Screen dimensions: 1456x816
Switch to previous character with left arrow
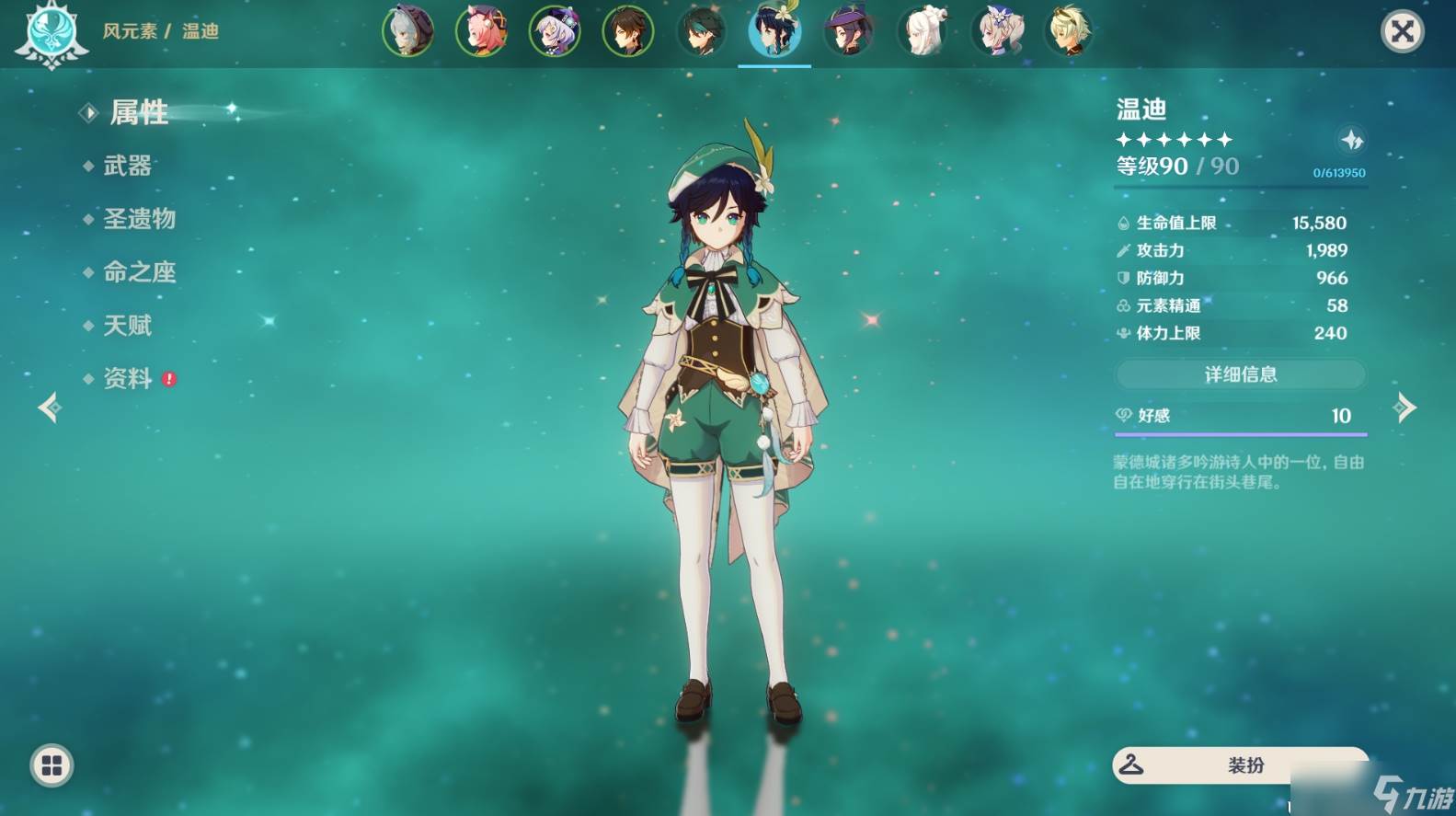tap(50, 407)
